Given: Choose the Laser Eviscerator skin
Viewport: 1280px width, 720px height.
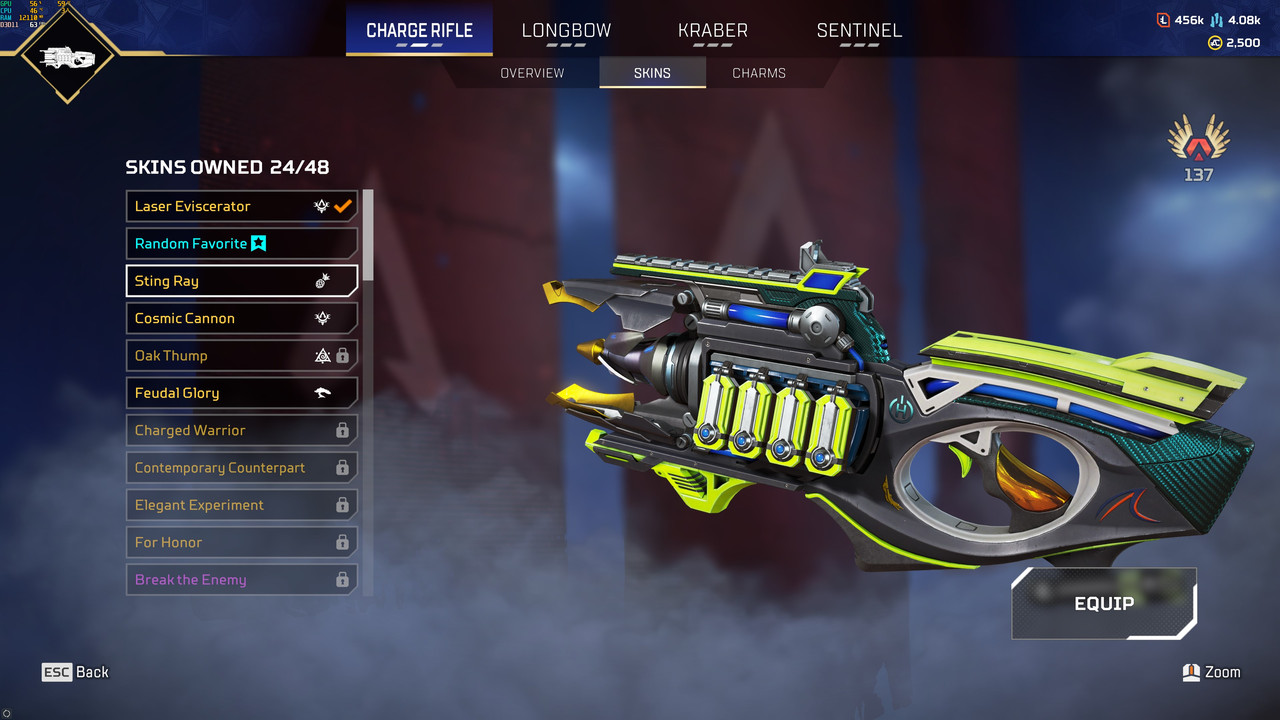Looking at the screenshot, I should 241,206.
